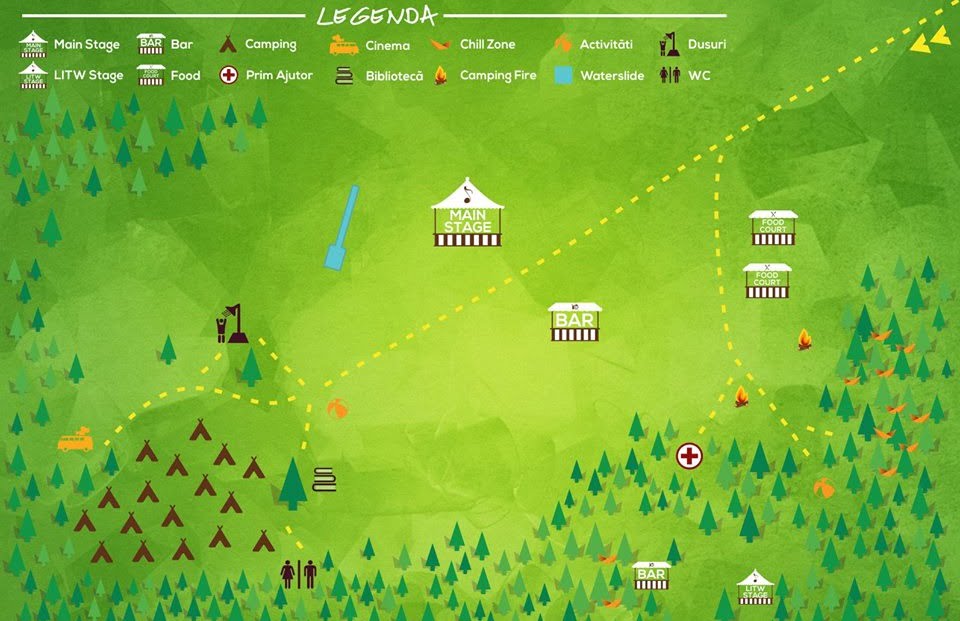Click the orange cinema van map marker
Viewport: 960px width, 621px height.
click(x=75, y=441)
